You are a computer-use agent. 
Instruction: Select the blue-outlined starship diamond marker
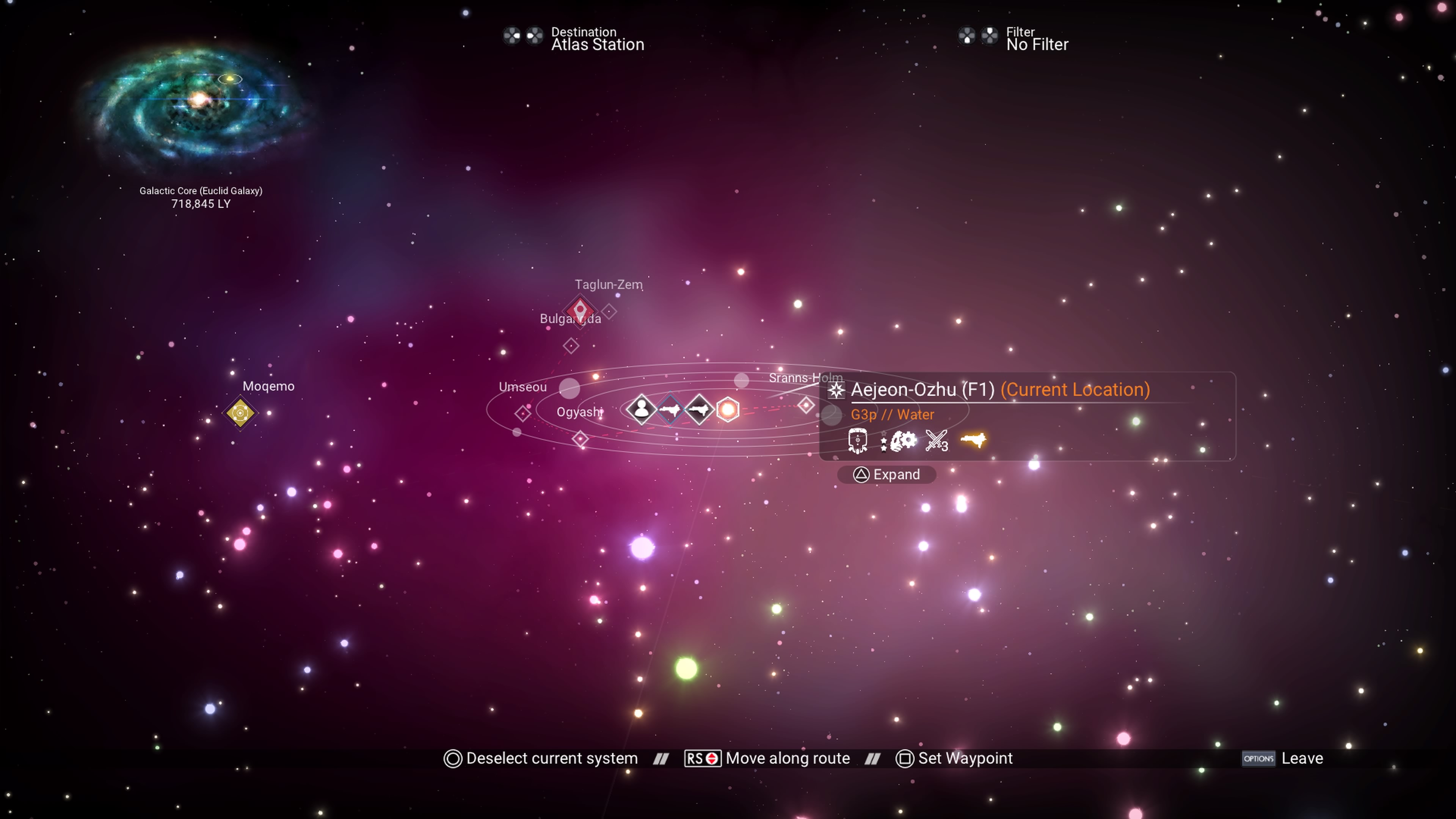click(x=670, y=409)
